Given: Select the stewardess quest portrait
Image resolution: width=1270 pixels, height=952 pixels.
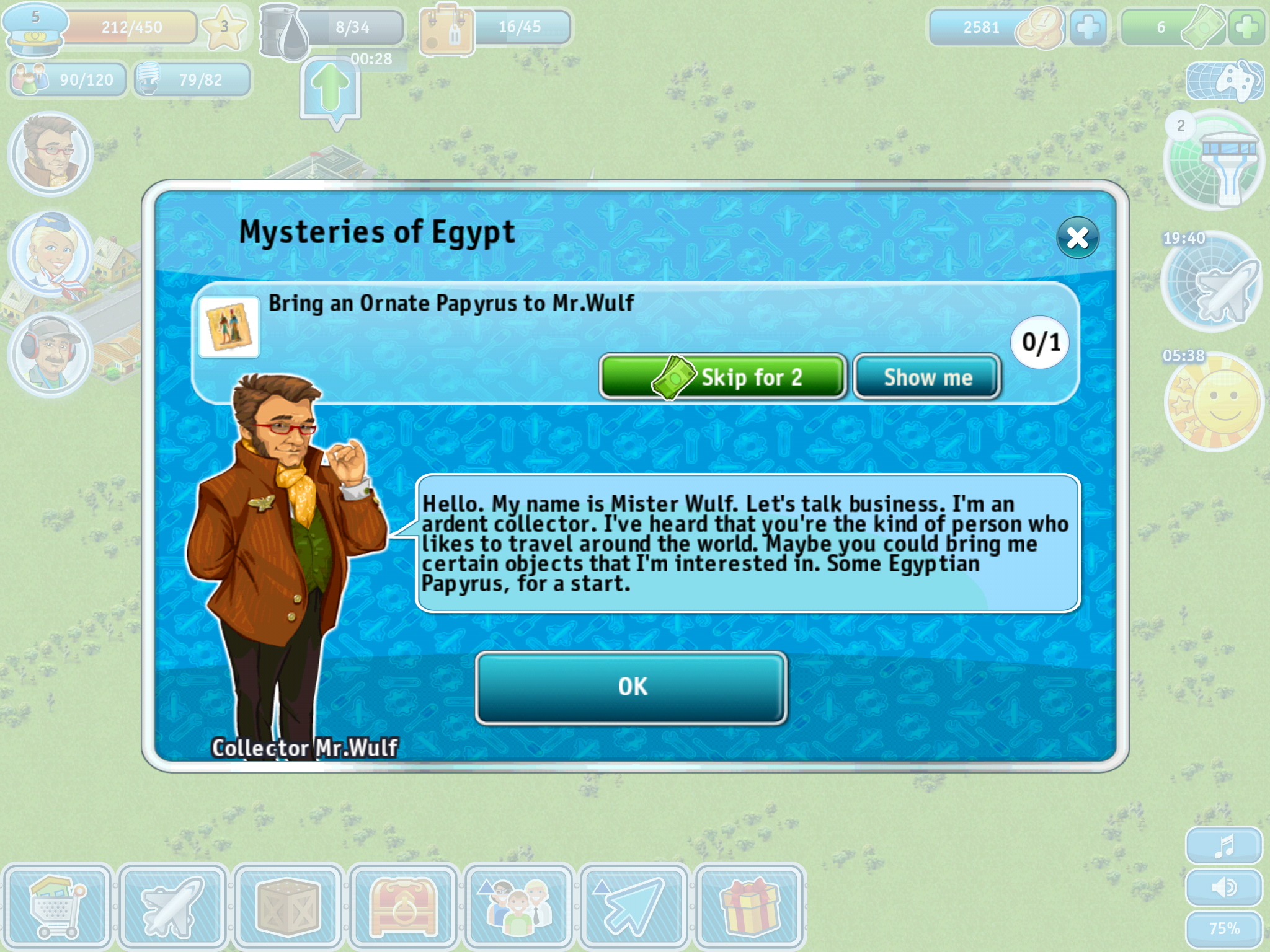Looking at the screenshot, I should [x=52, y=255].
